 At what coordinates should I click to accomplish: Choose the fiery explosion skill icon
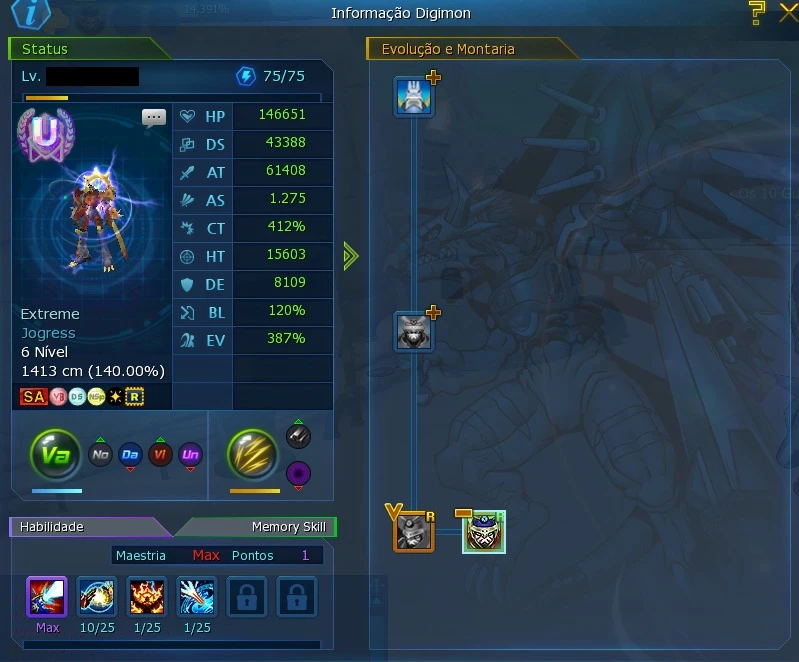147,596
